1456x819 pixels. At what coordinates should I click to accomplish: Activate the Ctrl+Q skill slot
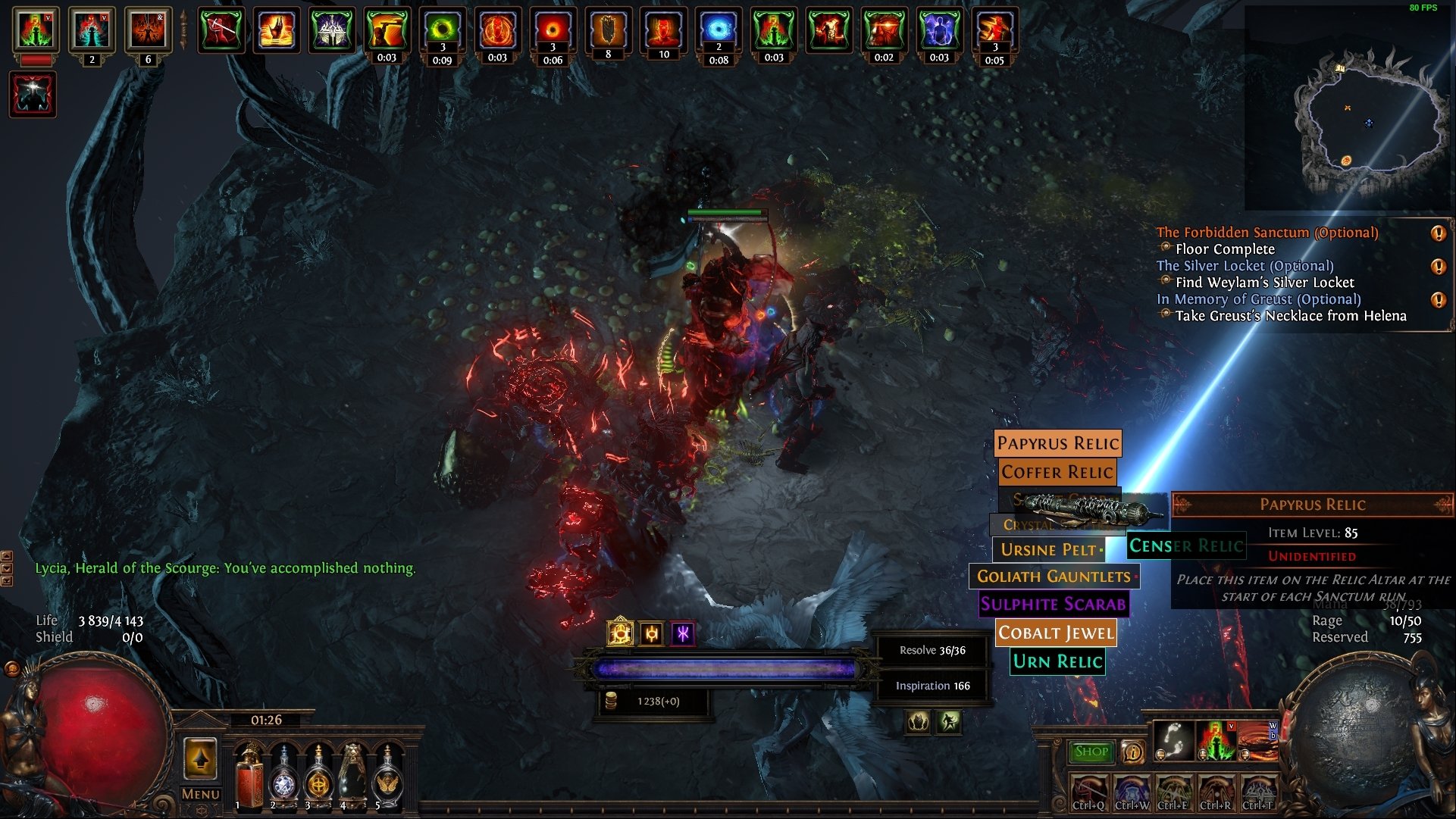(x=1089, y=792)
